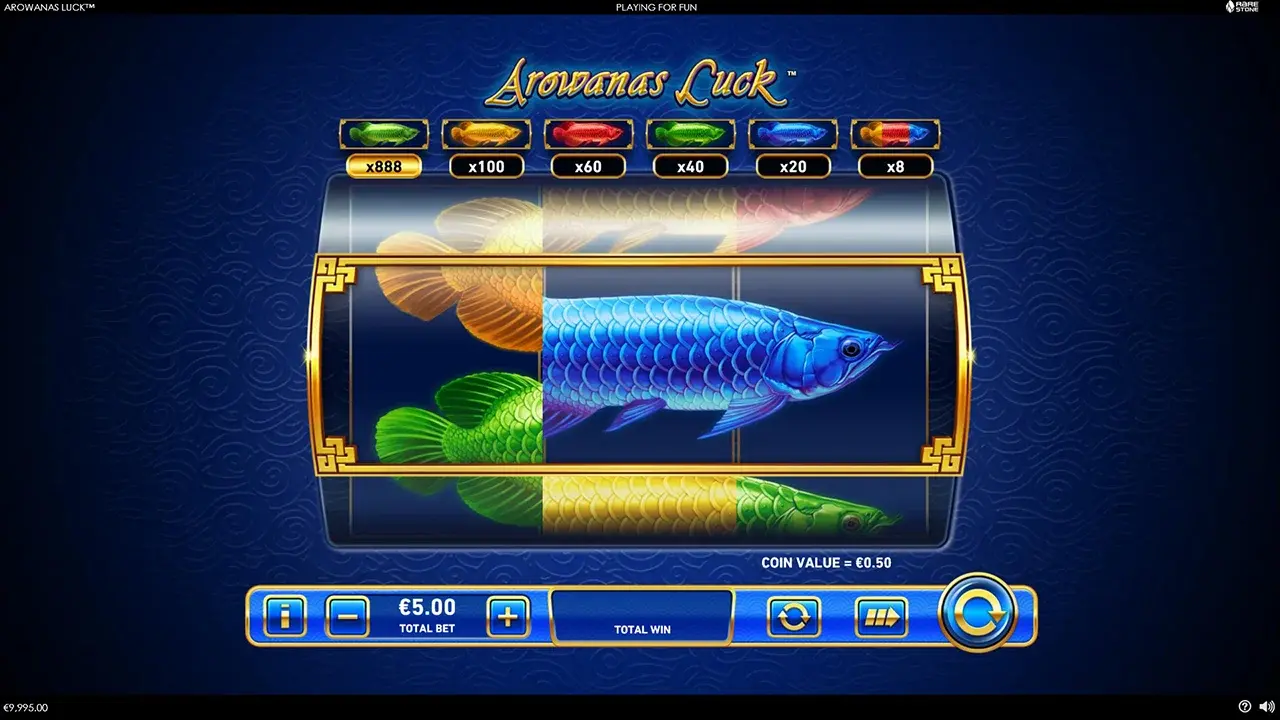
Task: Select the Total Bet amount display
Action: pyautogui.click(x=426, y=613)
